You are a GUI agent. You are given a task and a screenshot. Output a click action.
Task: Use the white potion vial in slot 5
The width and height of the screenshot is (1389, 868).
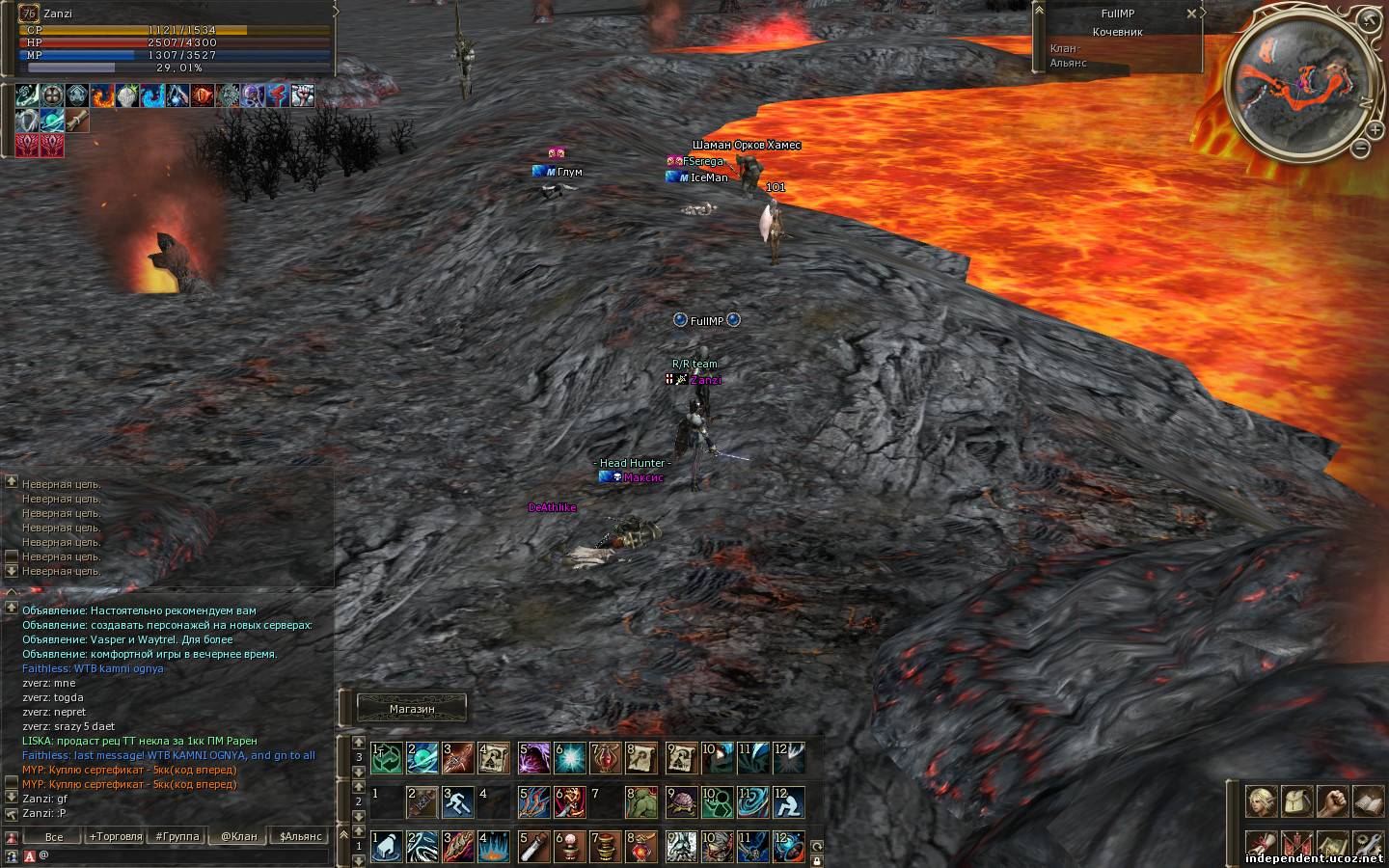tap(534, 846)
